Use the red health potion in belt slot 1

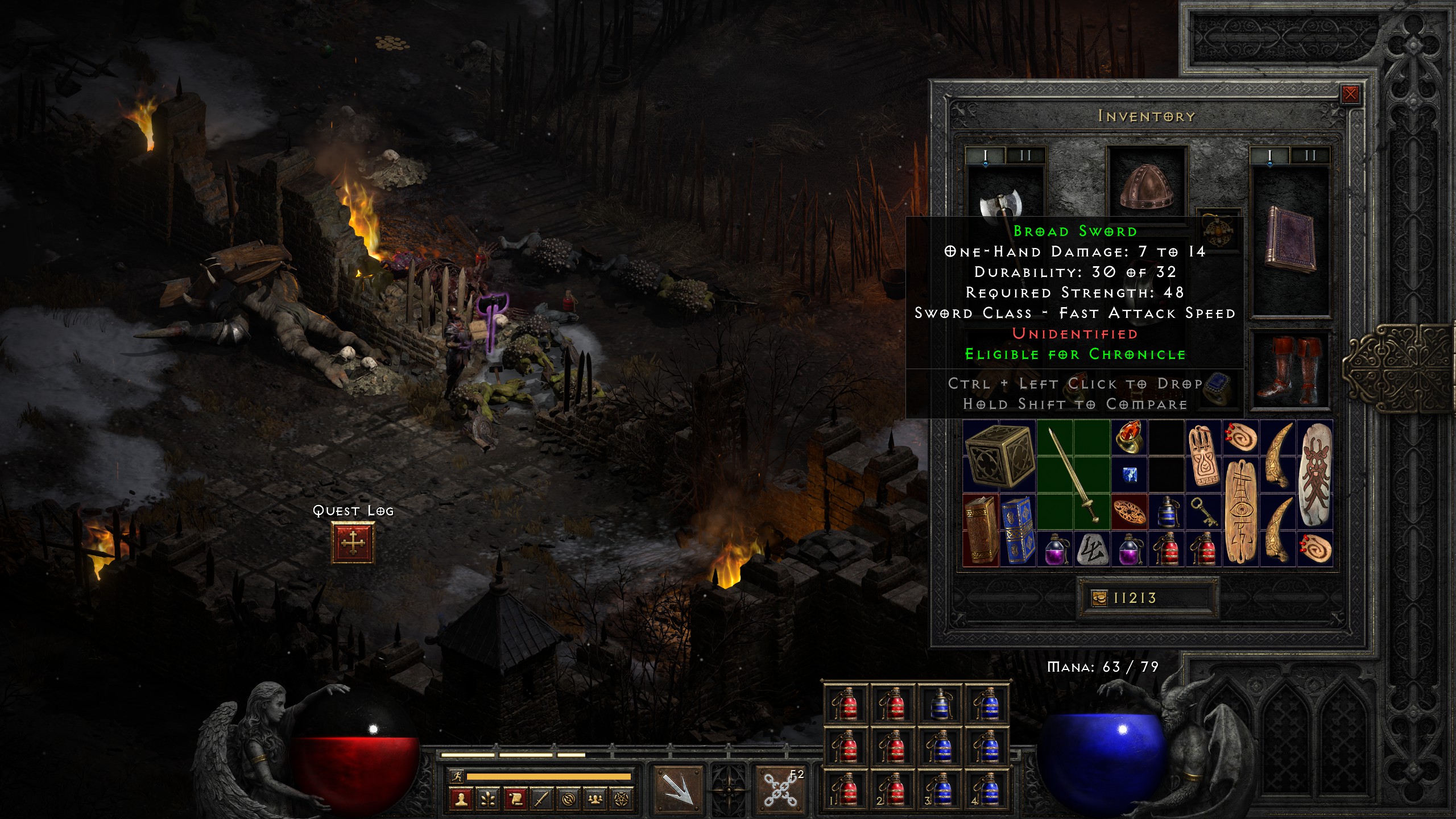tap(846, 791)
